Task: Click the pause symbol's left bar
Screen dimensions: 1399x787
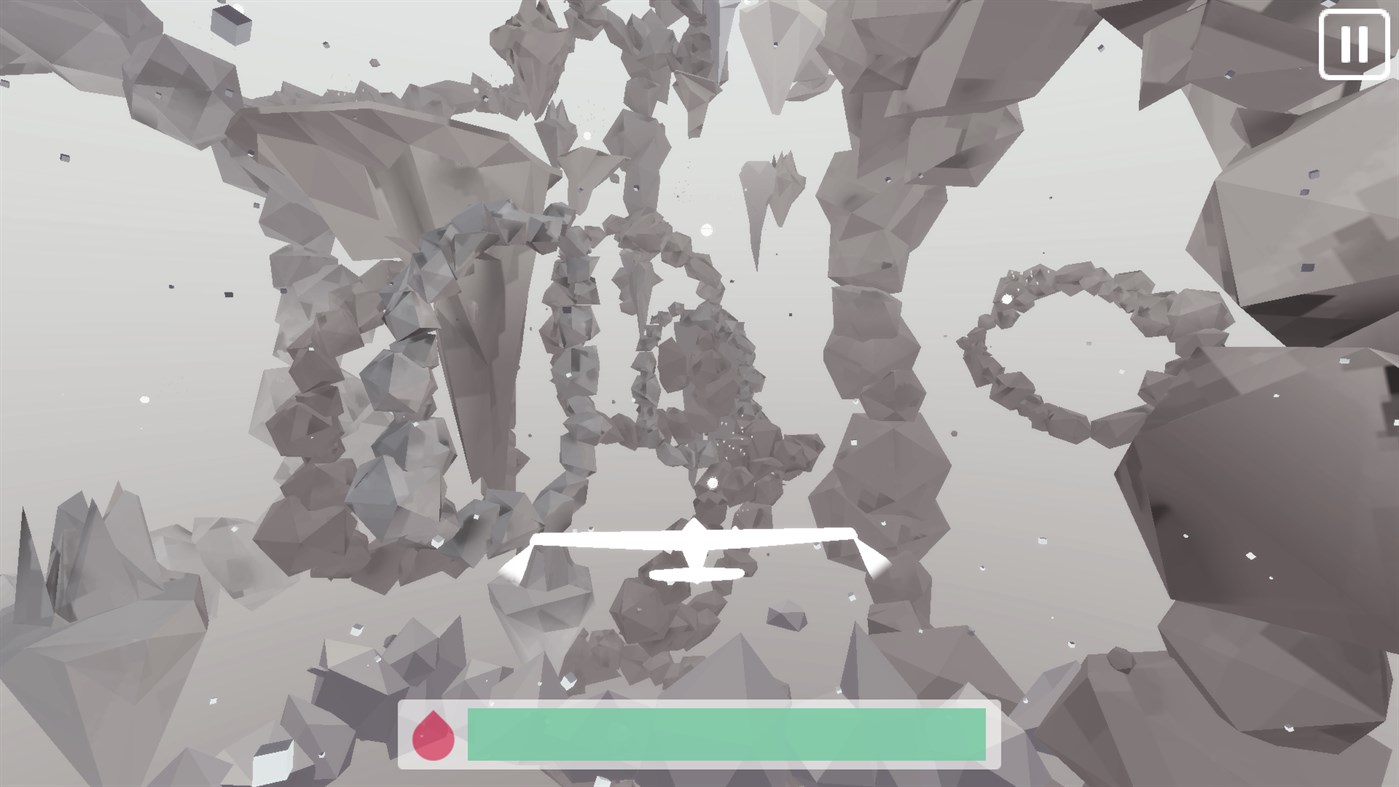Action: (x=1344, y=42)
